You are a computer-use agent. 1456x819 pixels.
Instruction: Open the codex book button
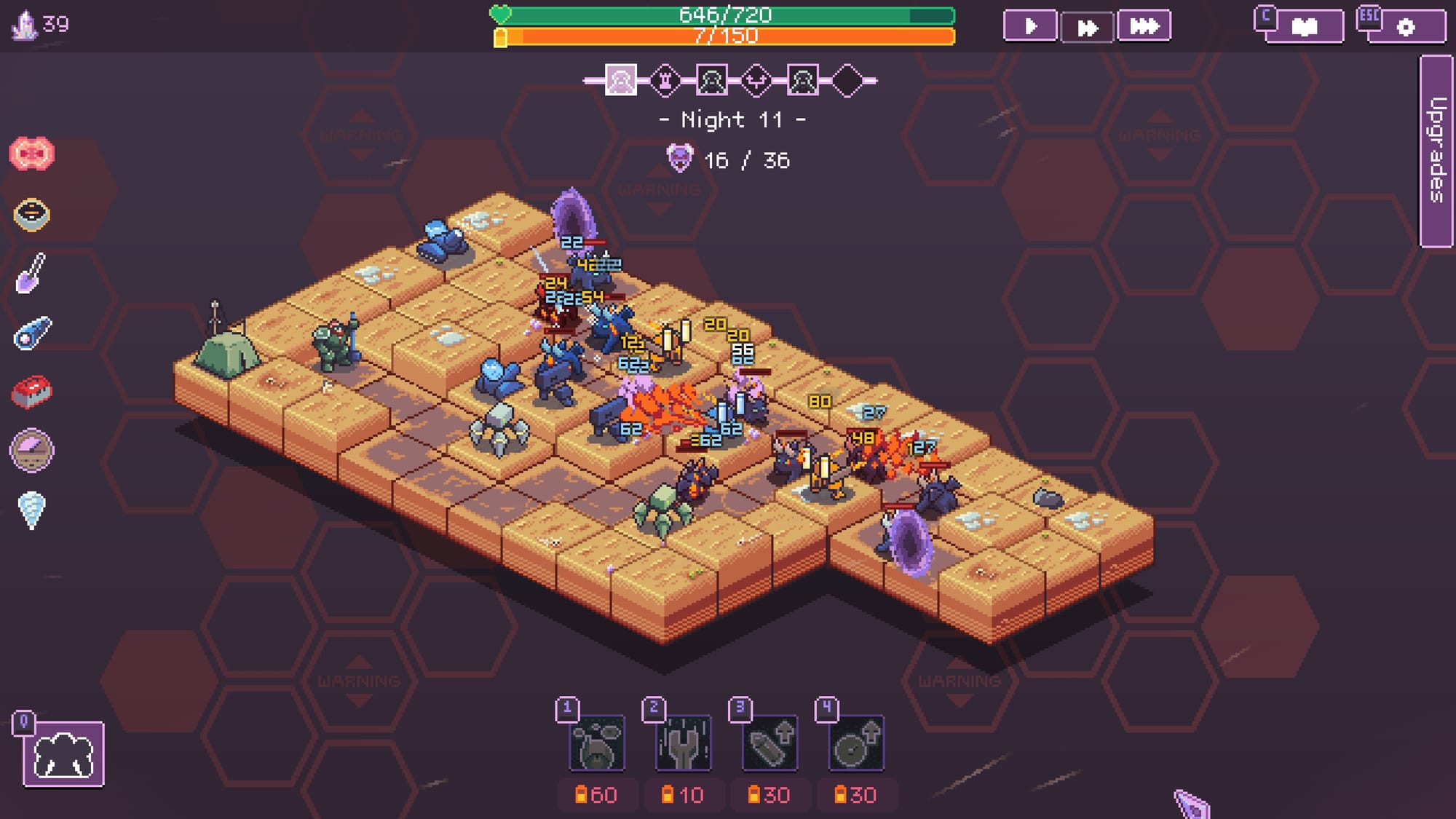tap(1304, 27)
